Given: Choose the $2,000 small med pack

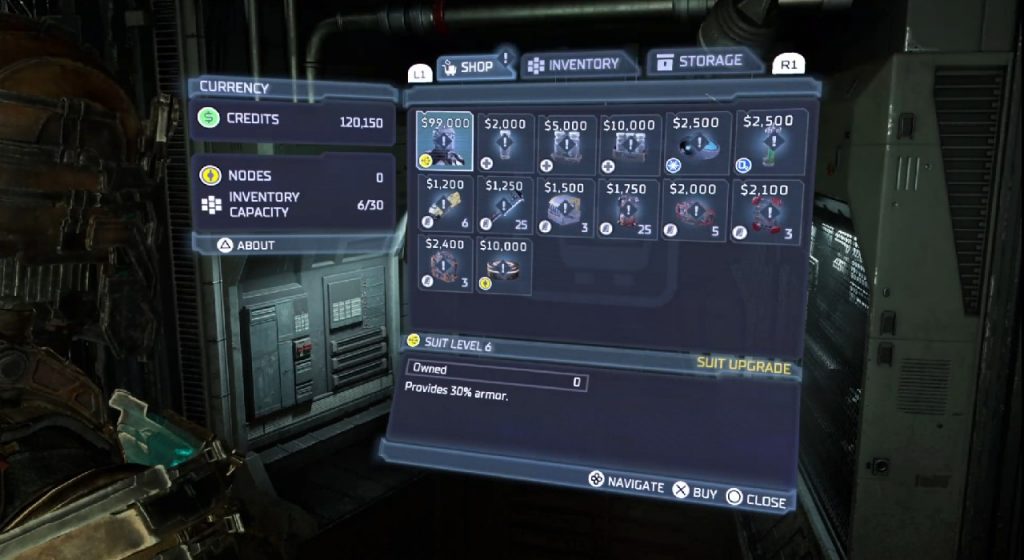Looking at the screenshot, I should [506, 141].
